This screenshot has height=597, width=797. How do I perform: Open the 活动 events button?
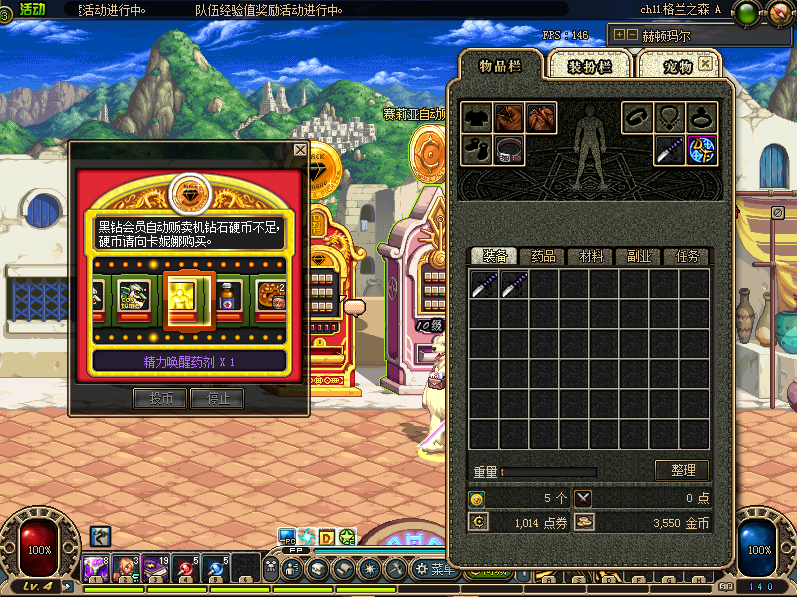(x=31, y=9)
